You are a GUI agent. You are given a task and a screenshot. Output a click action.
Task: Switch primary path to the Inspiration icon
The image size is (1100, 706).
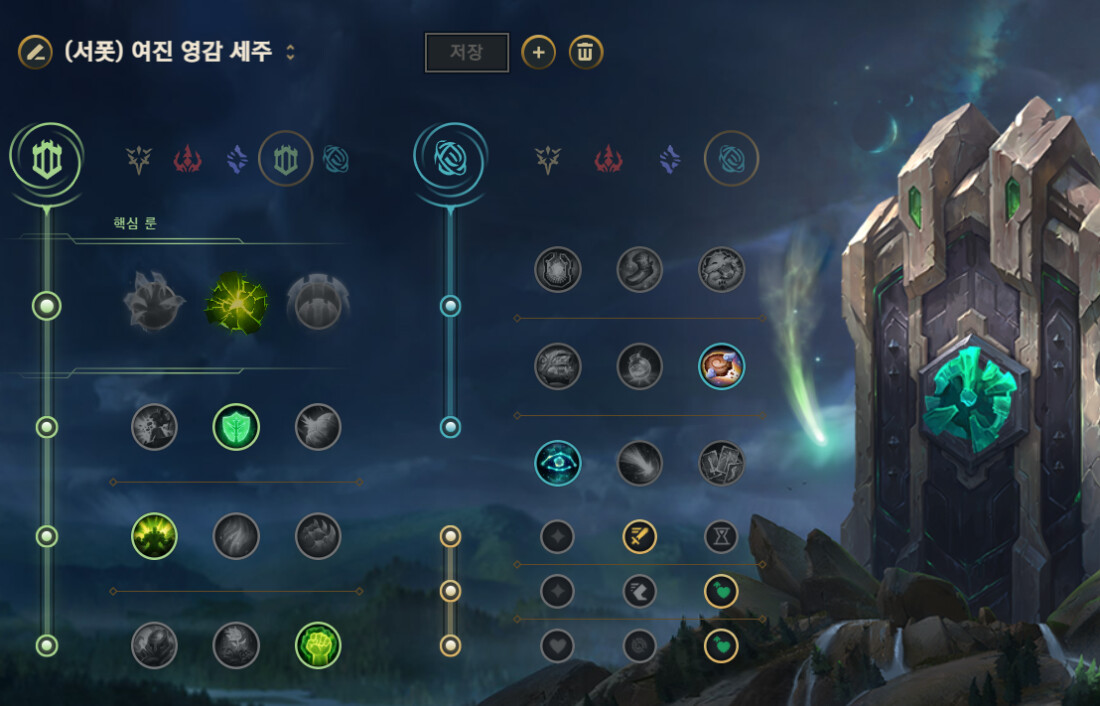click(336, 160)
